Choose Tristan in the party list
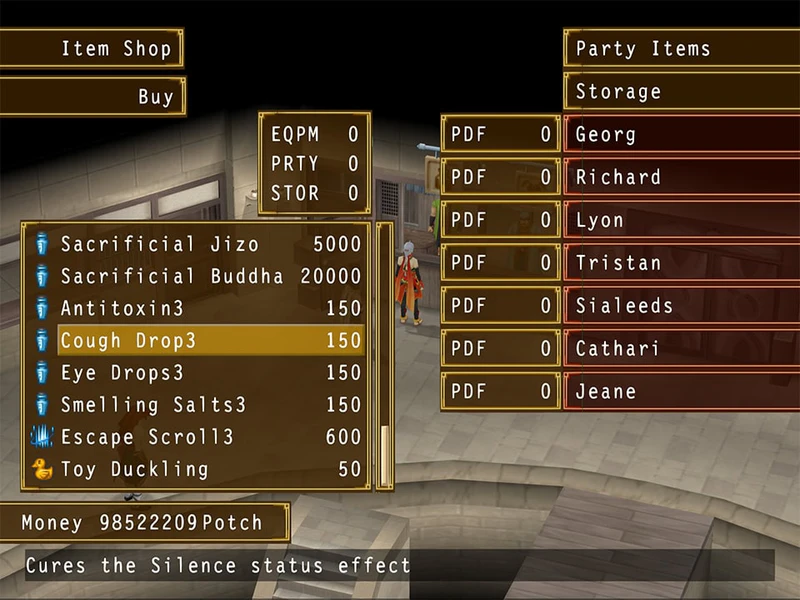 click(x=680, y=264)
